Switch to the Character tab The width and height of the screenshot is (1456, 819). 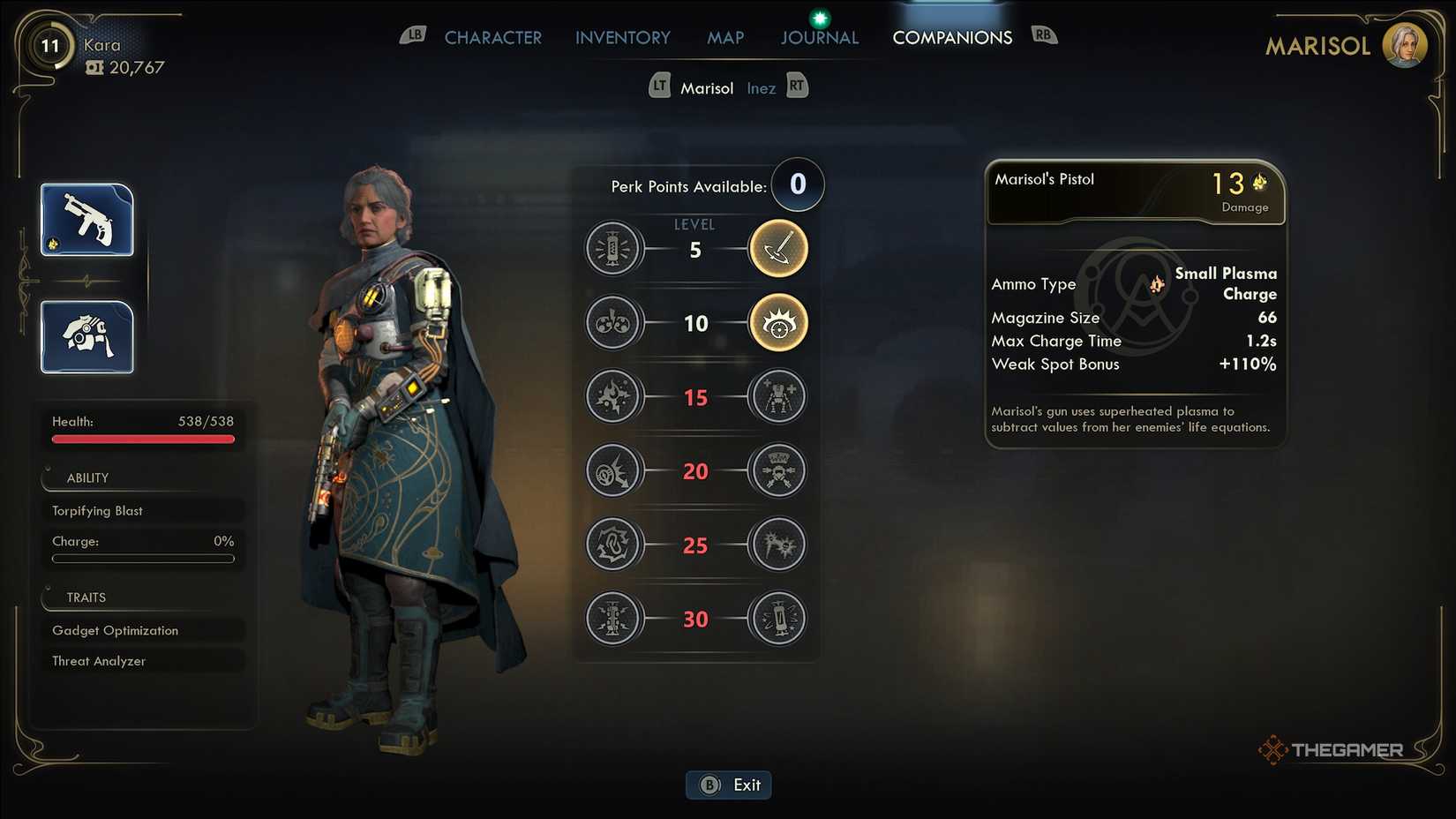tap(492, 38)
